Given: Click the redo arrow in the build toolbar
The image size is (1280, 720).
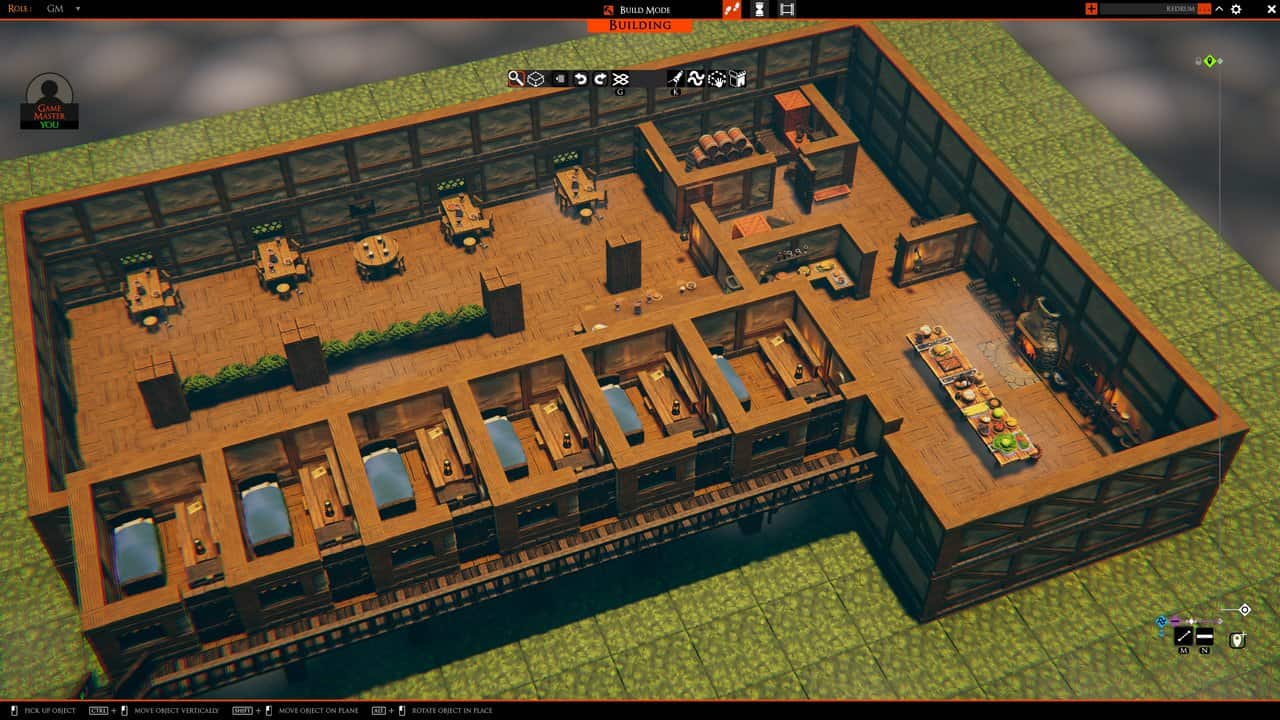Looking at the screenshot, I should (x=600, y=78).
